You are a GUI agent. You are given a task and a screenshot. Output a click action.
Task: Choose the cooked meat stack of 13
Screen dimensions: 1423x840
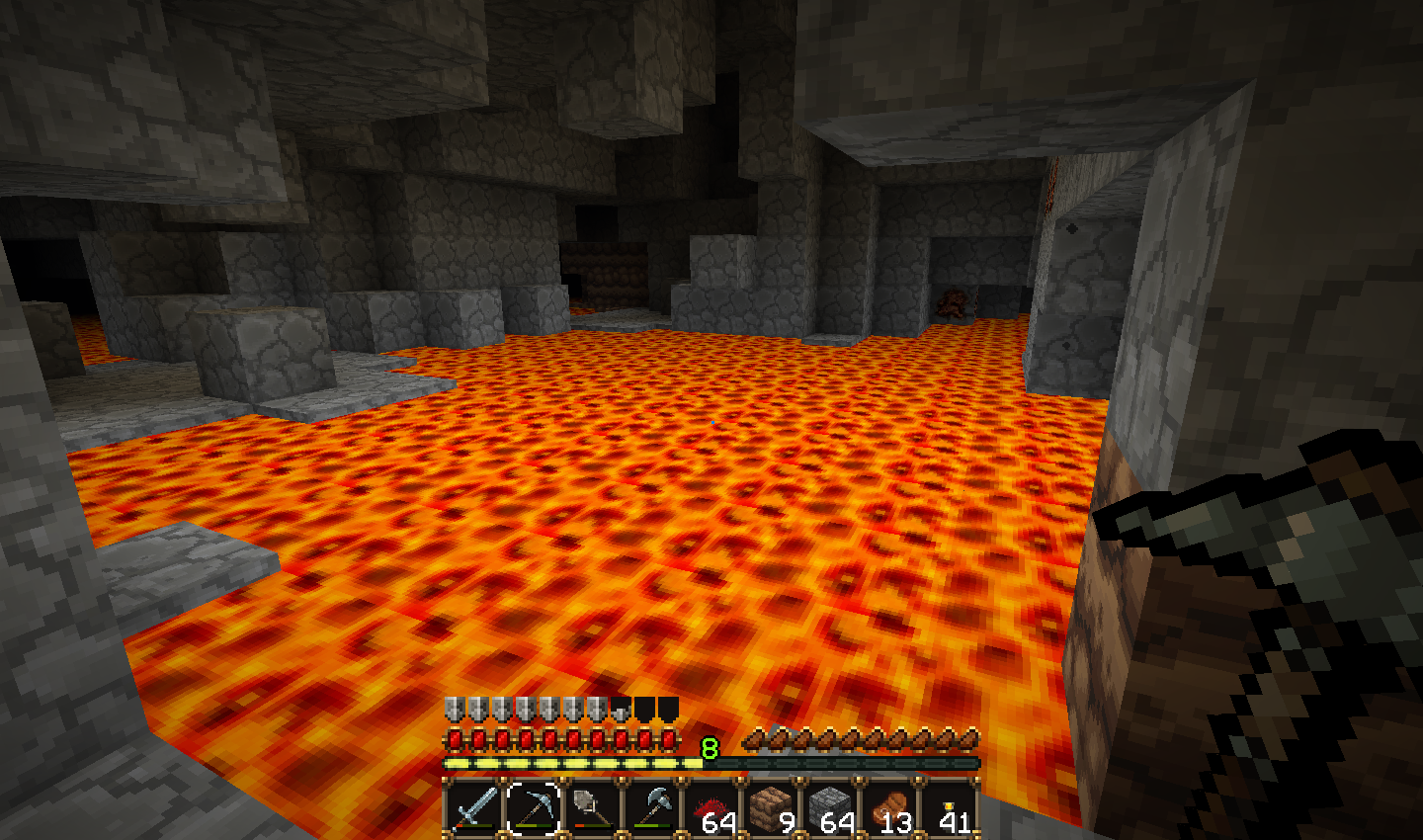point(889,807)
